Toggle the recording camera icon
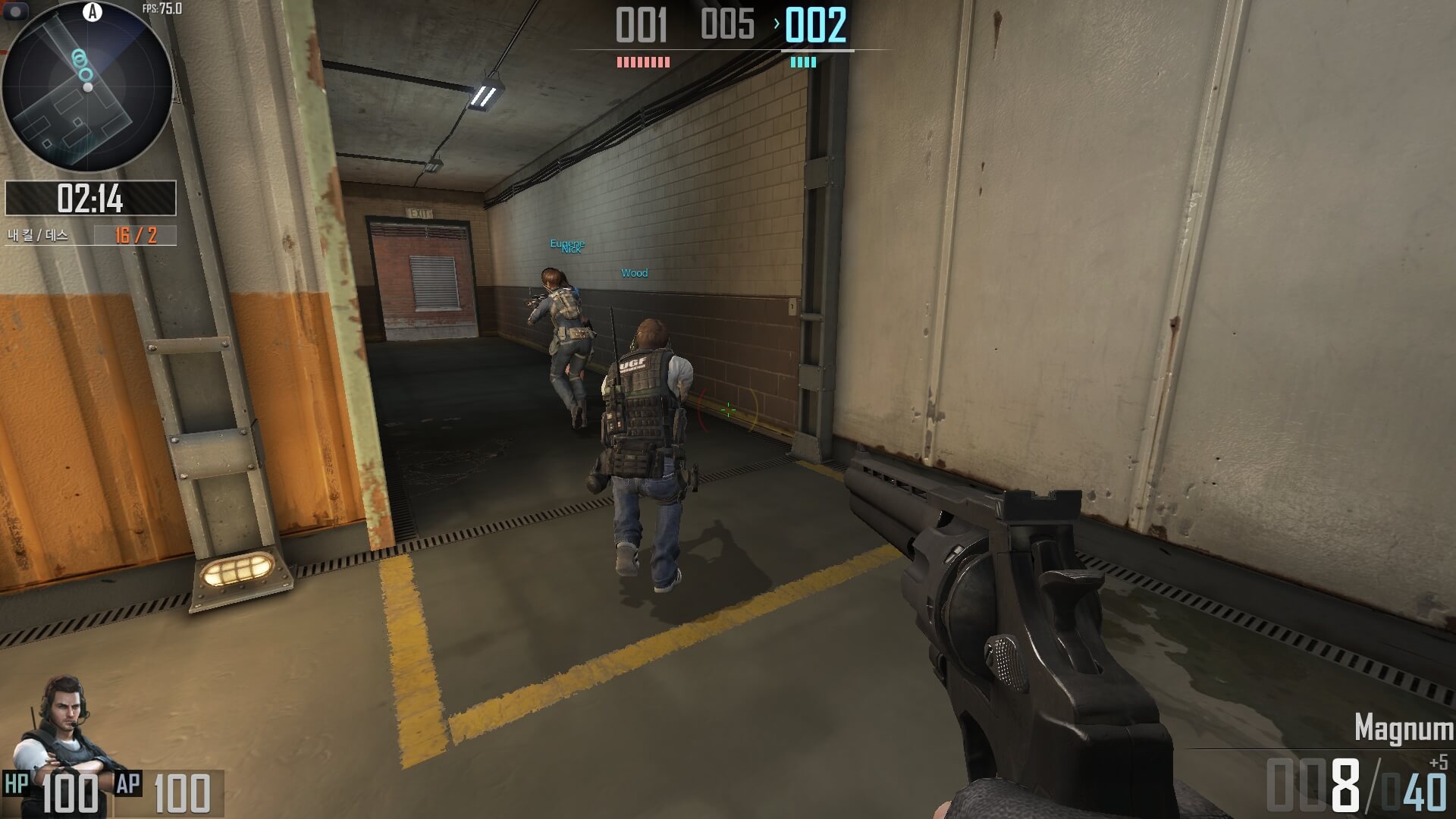This screenshot has height=819, width=1456. [16, 11]
